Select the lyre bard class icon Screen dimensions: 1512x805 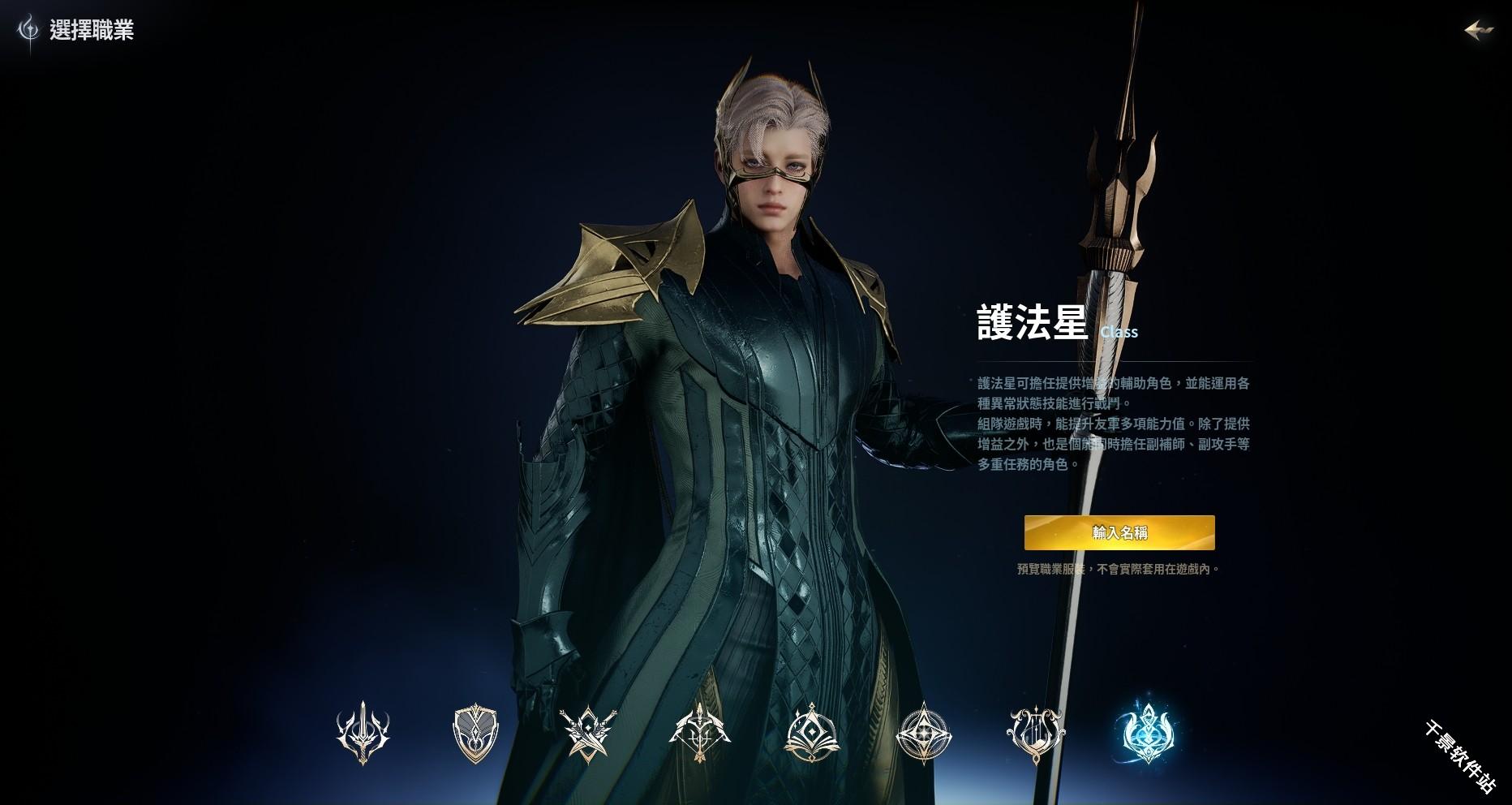pyautogui.click(x=1037, y=735)
